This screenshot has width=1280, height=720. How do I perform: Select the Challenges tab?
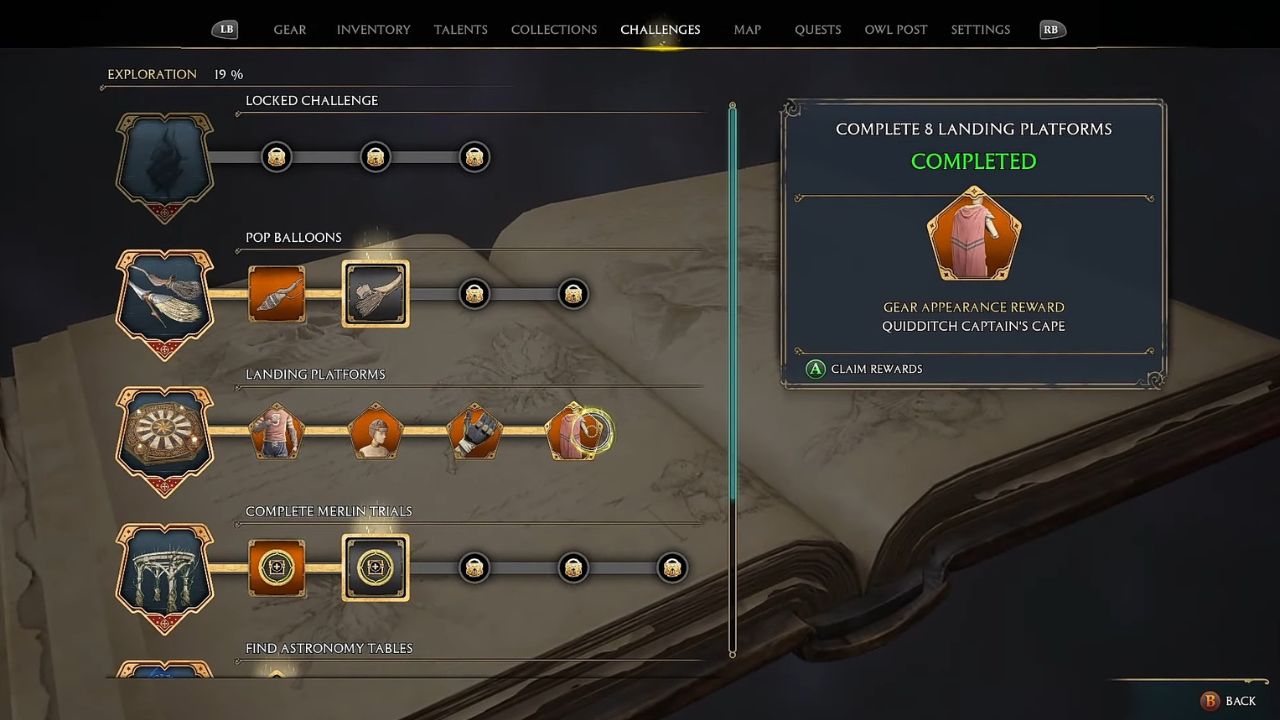pos(660,30)
